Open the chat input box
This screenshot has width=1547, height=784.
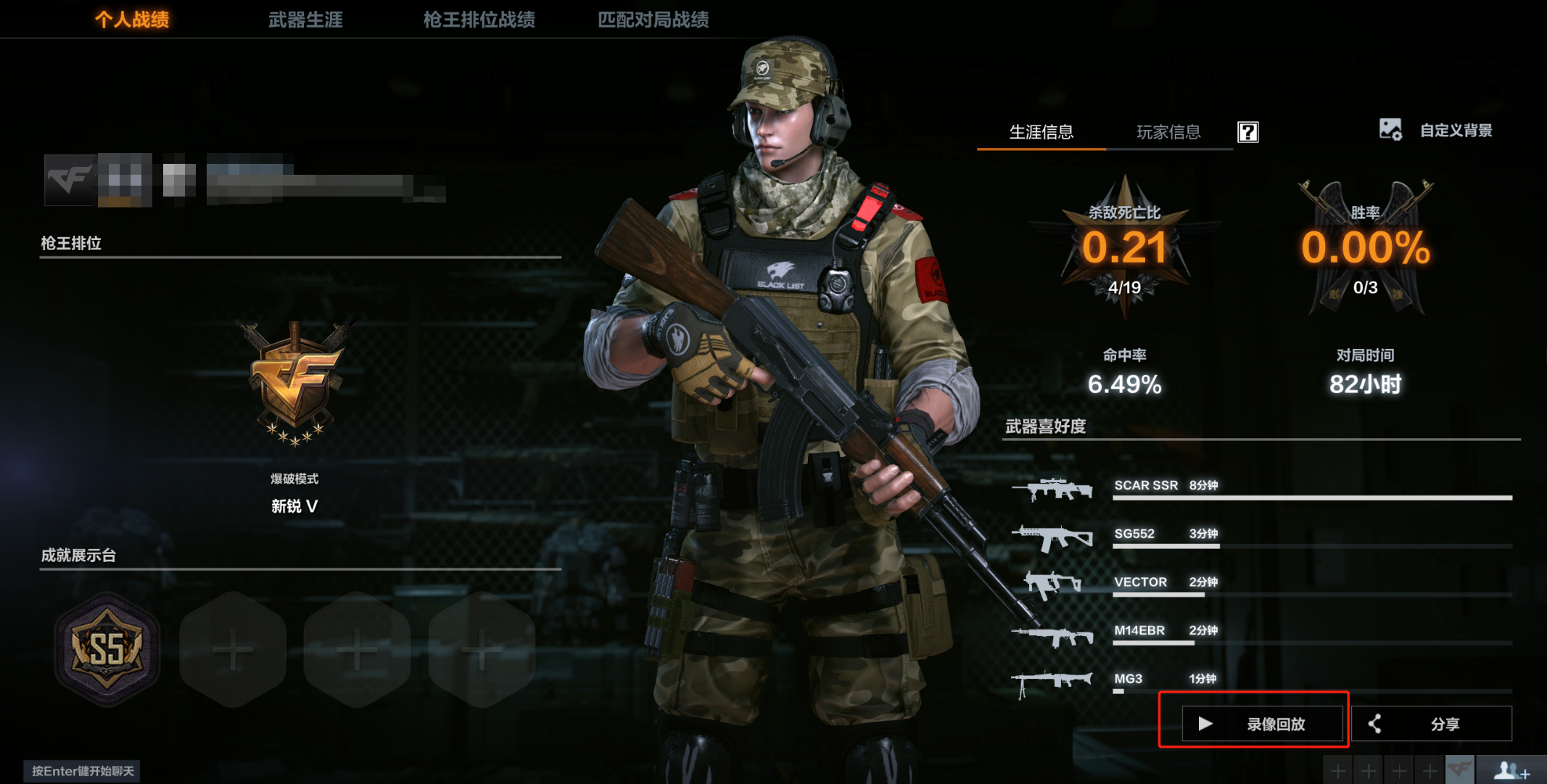coord(82,771)
